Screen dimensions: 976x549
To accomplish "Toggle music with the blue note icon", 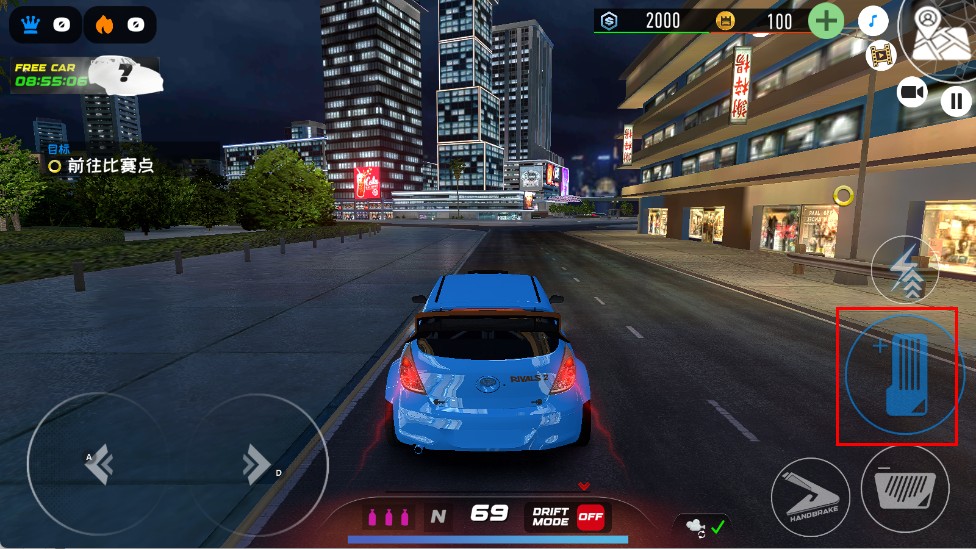I will pyautogui.click(x=873, y=21).
